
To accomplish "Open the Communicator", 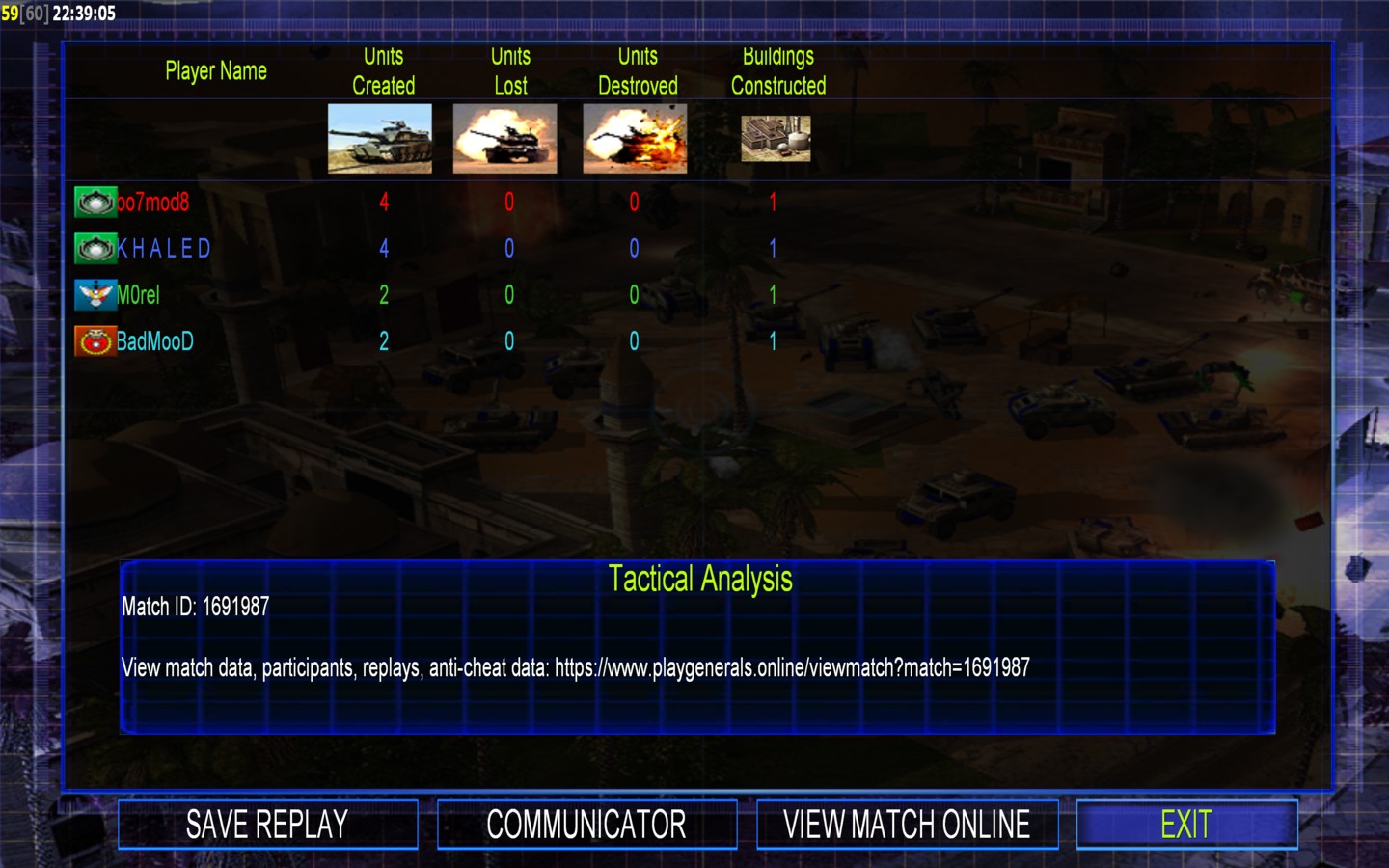I will tap(586, 825).
